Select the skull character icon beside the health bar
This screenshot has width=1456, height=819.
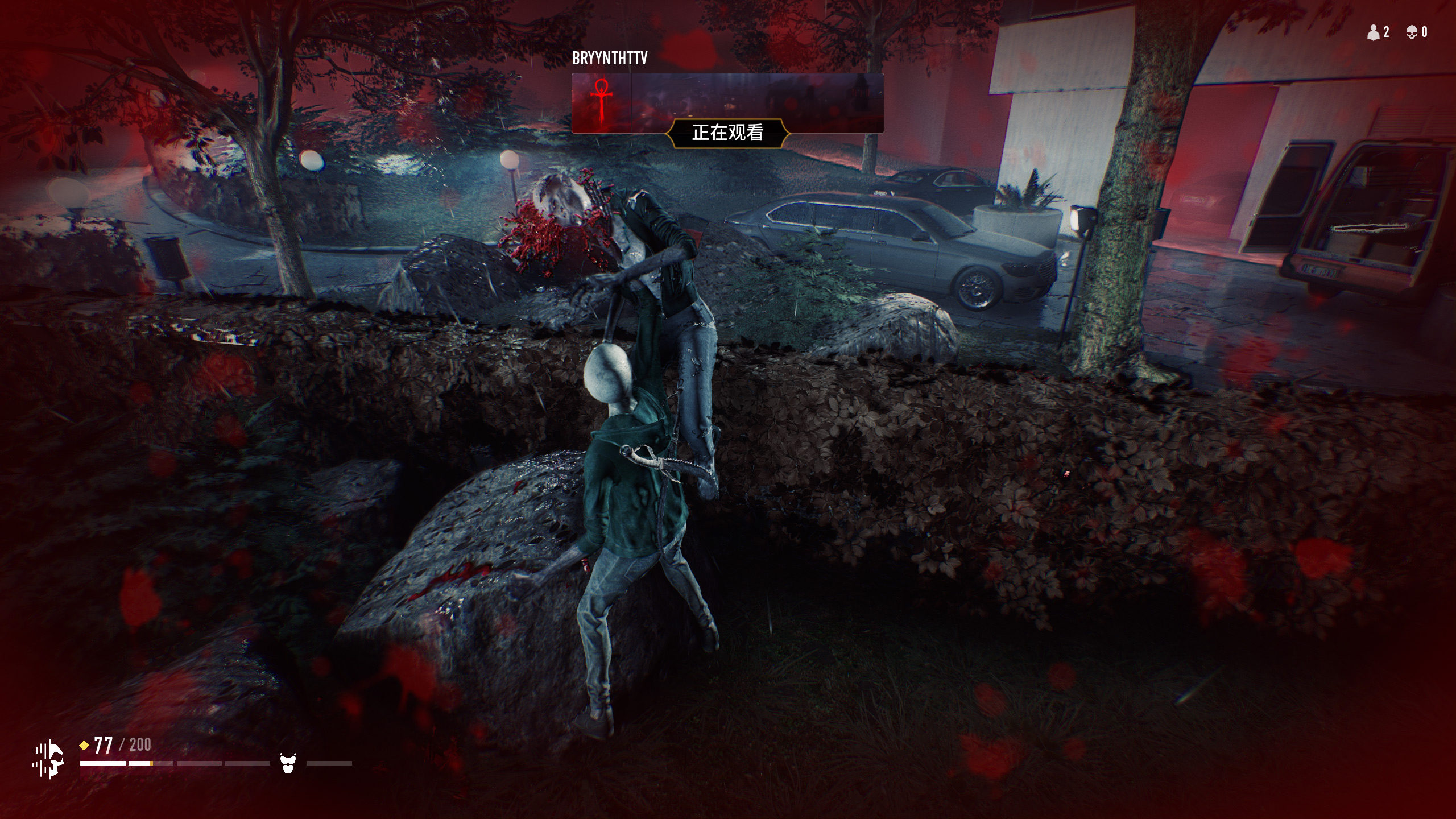click(x=50, y=759)
